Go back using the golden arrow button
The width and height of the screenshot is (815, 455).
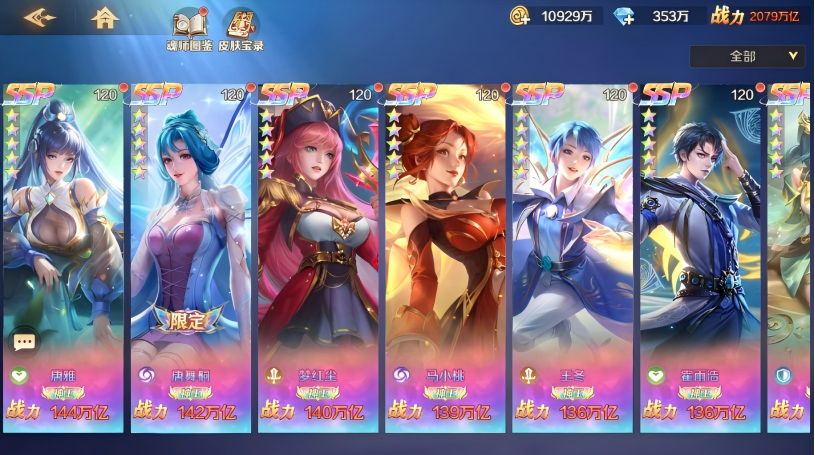(x=39, y=18)
